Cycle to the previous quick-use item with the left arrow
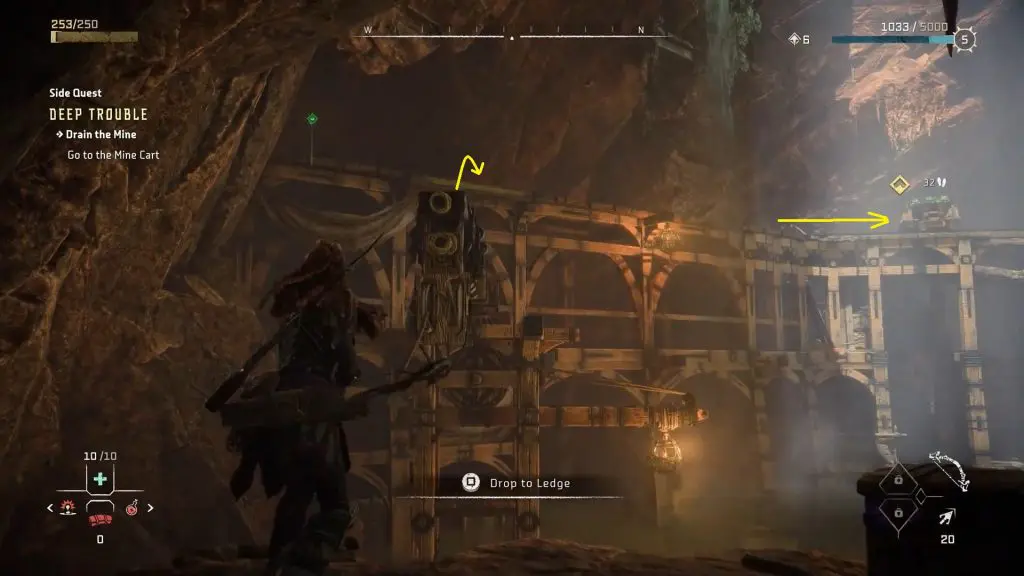This screenshot has height=576, width=1024. click(51, 508)
